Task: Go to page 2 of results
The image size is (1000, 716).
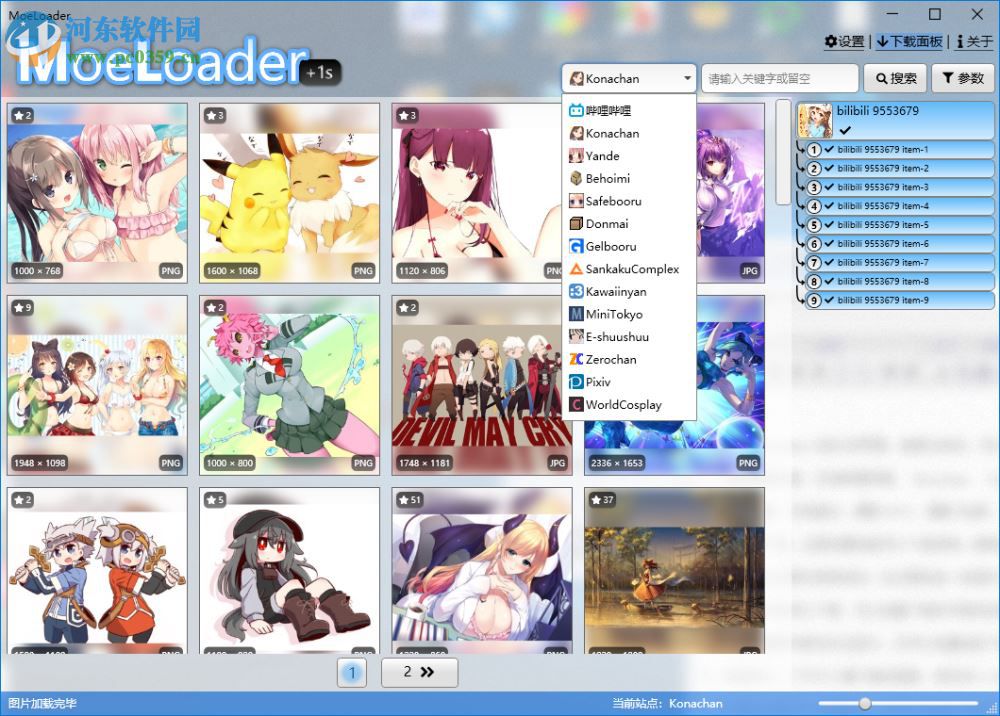Action: pyautogui.click(x=419, y=673)
